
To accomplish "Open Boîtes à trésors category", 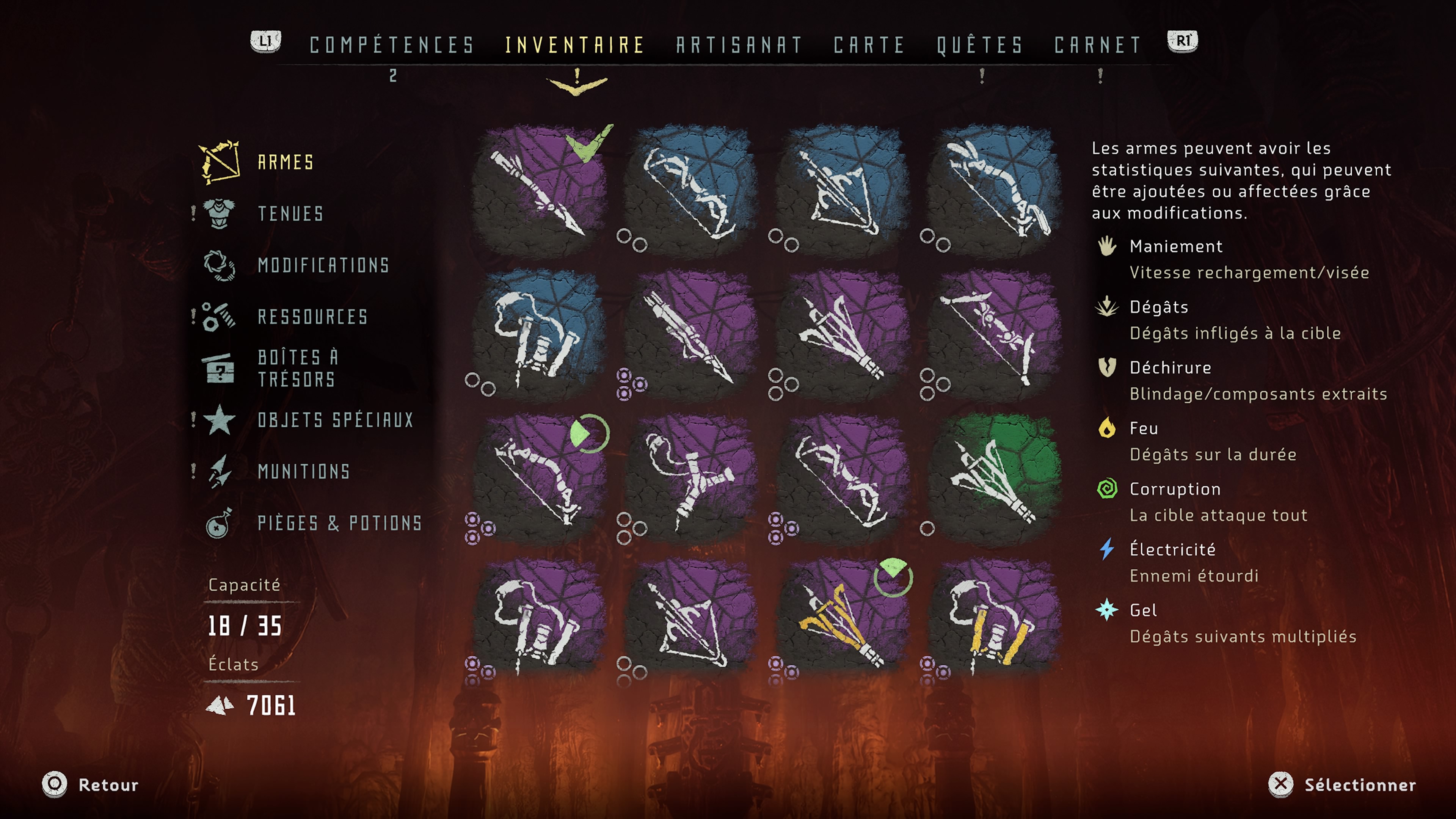I will coord(297,369).
